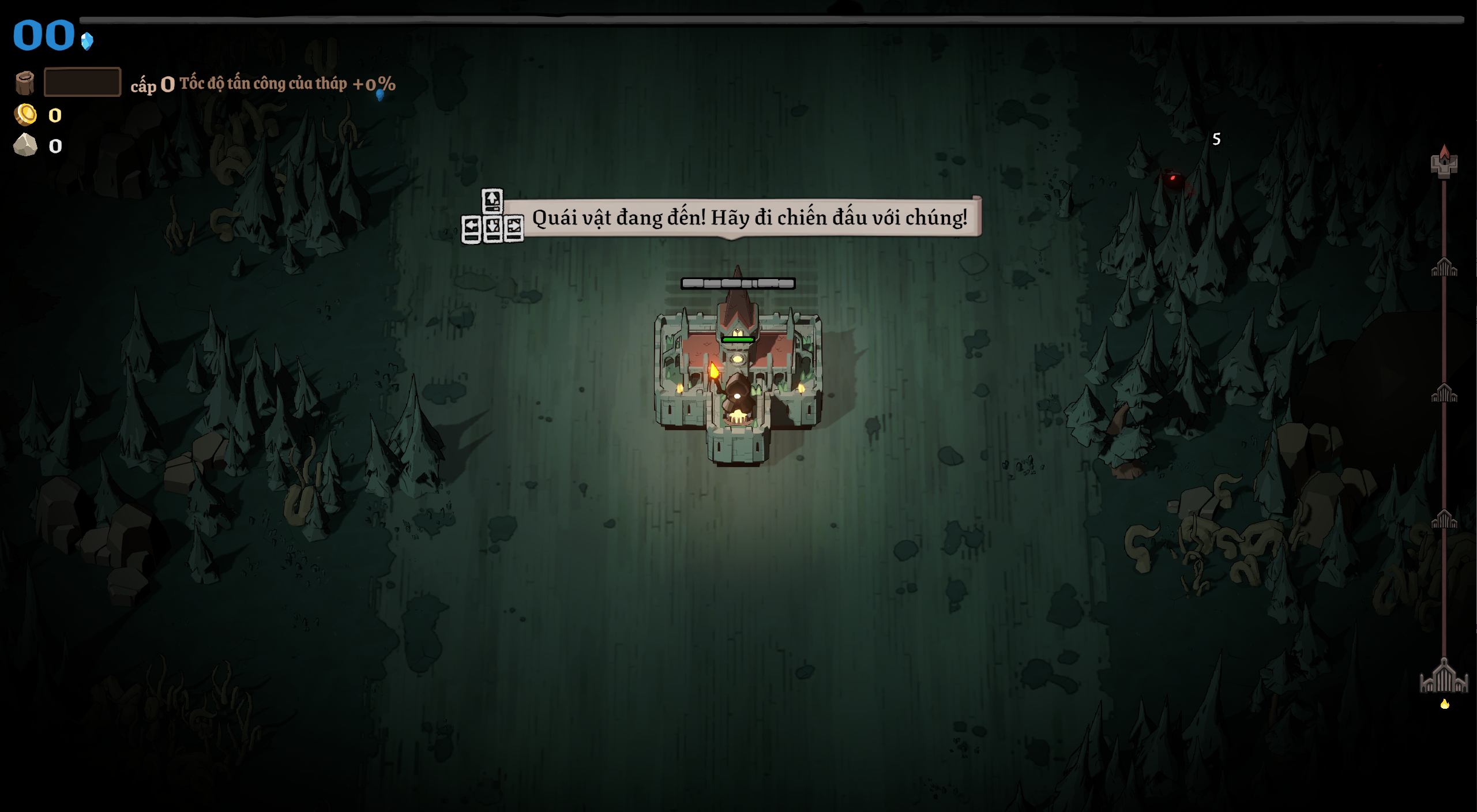1477x812 pixels.
Task: Click the blue crystal gem icon
Action: coord(87,42)
